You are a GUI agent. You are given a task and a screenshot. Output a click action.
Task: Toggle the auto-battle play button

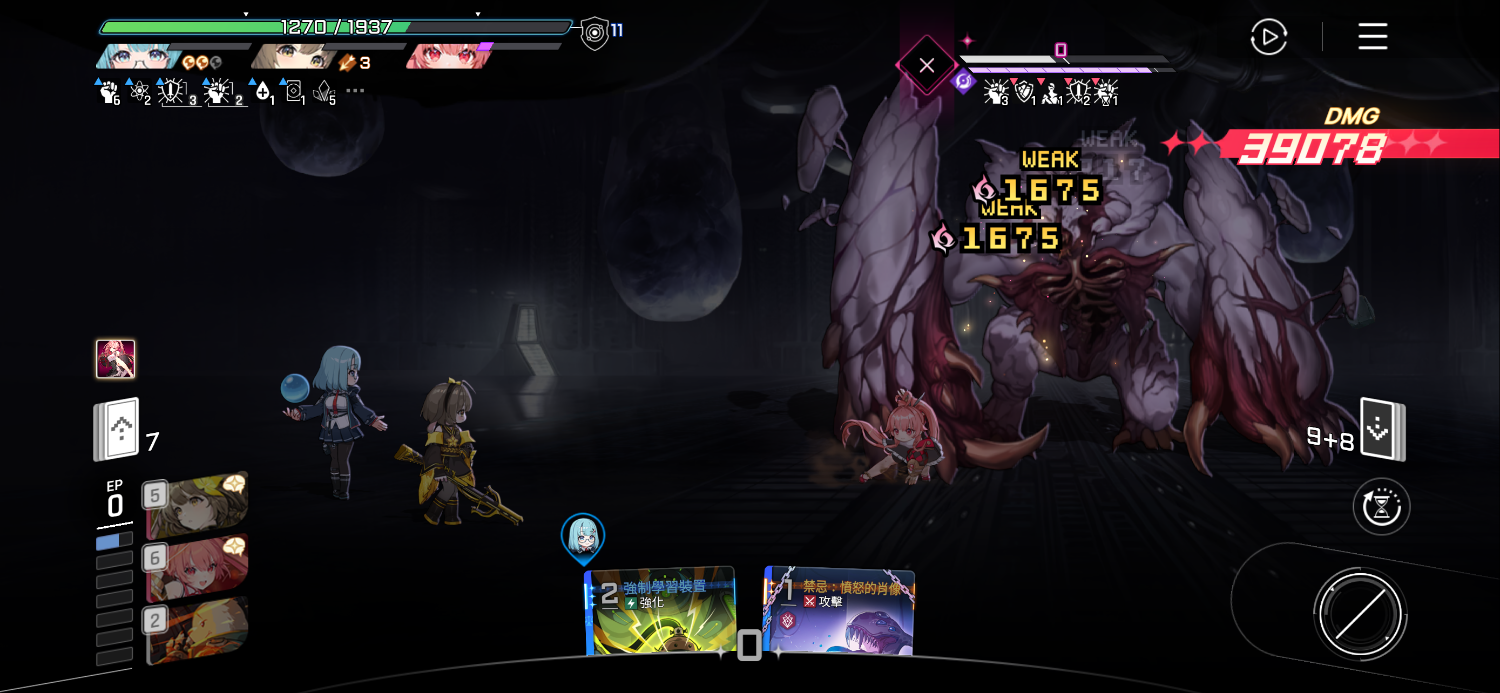coord(1268,38)
